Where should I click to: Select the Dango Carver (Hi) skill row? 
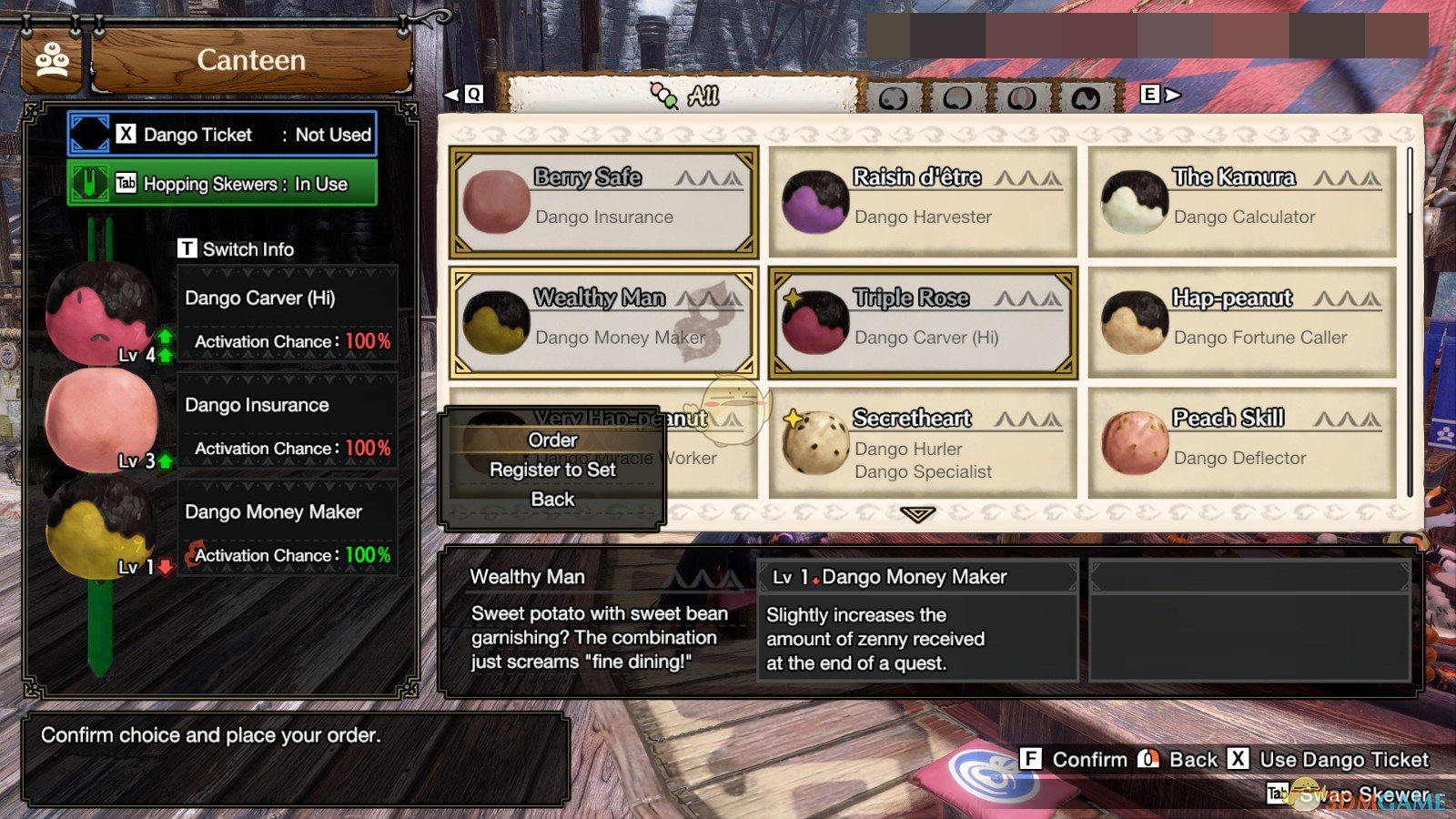pyautogui.click(x=287, y=318)
